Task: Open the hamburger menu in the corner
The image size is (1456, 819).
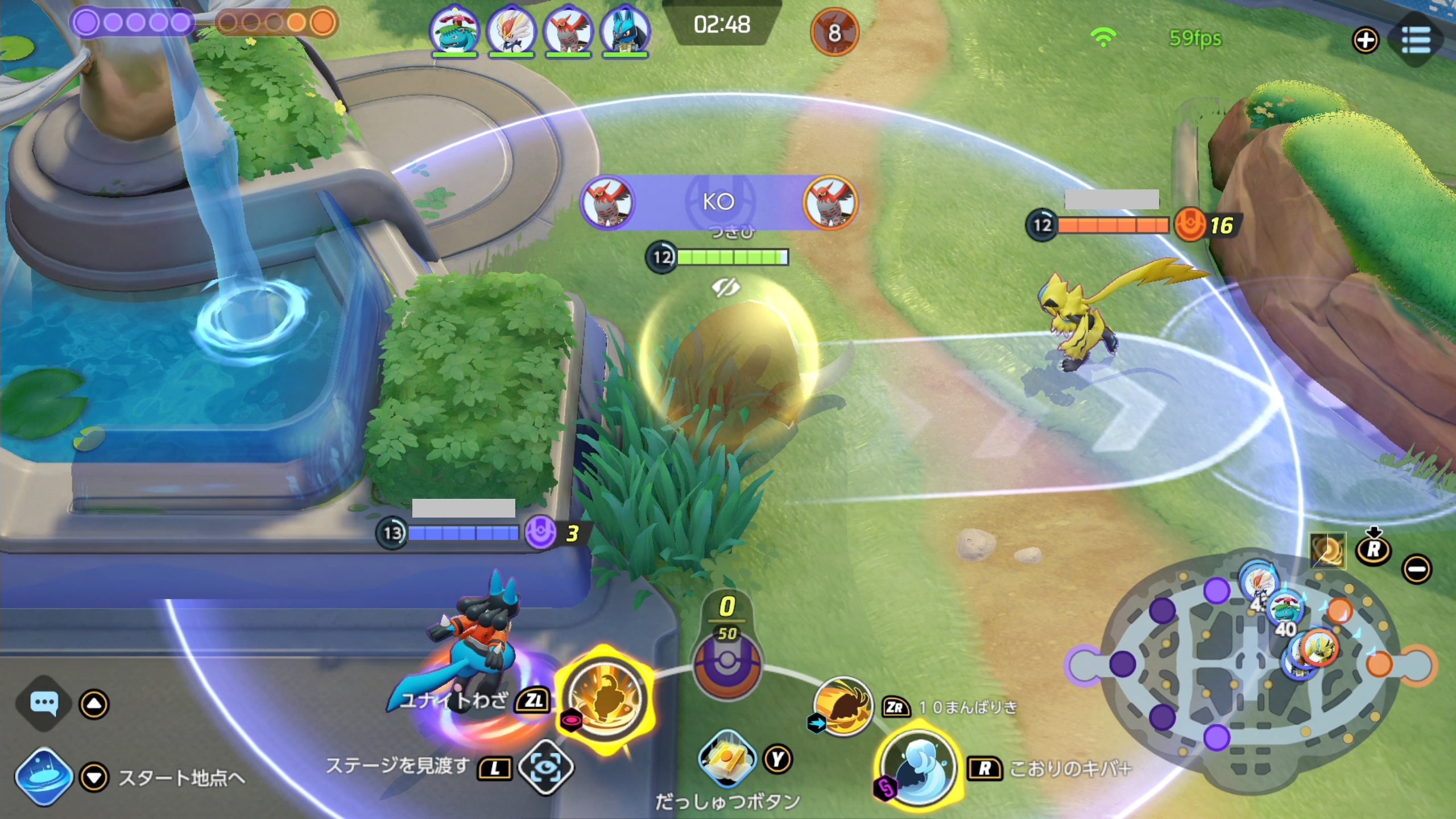Action: [x=1416, y=39]
